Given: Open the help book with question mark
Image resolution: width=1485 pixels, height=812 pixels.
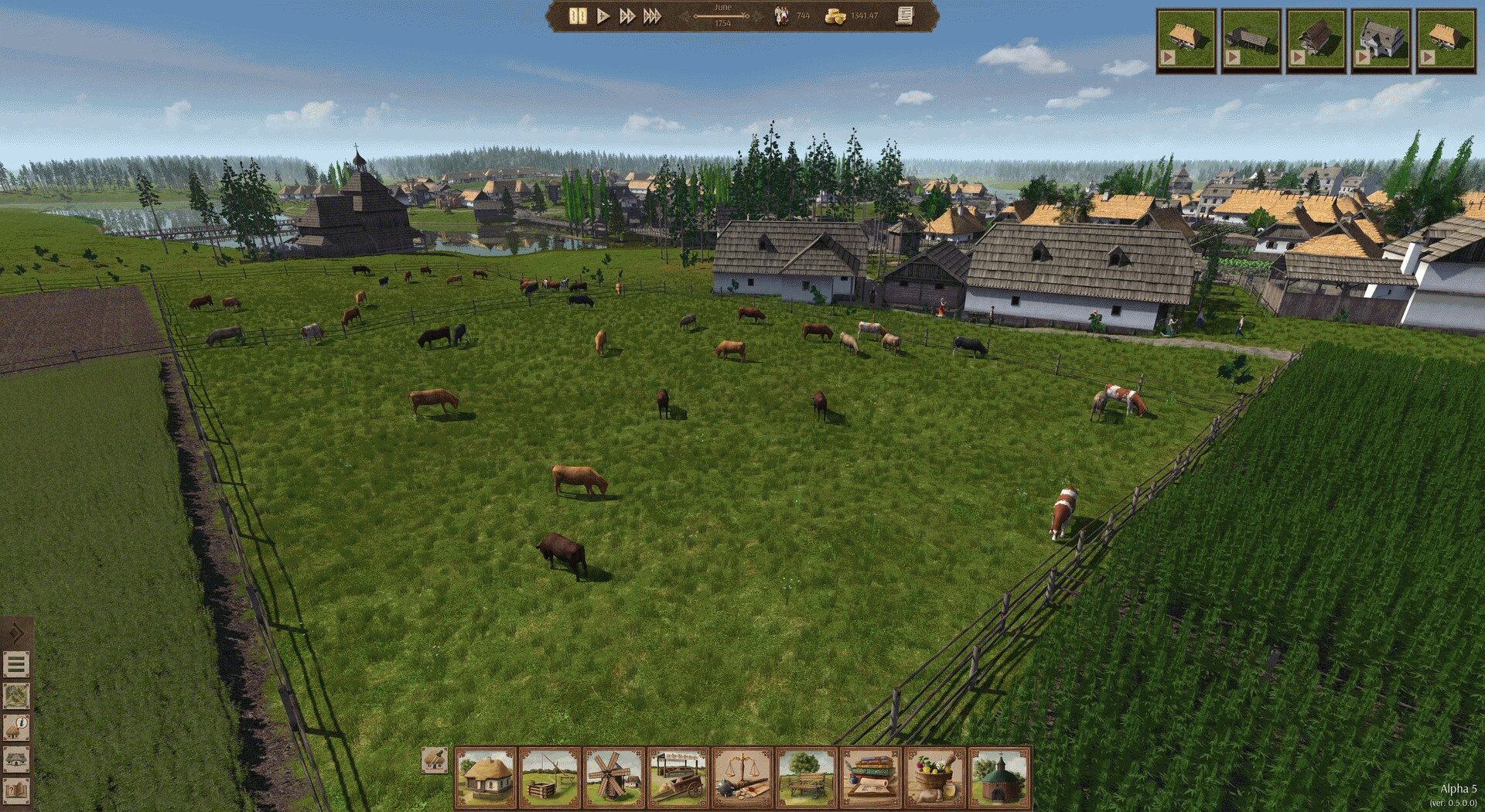Looking at the screenshot, I should [16, 791].
